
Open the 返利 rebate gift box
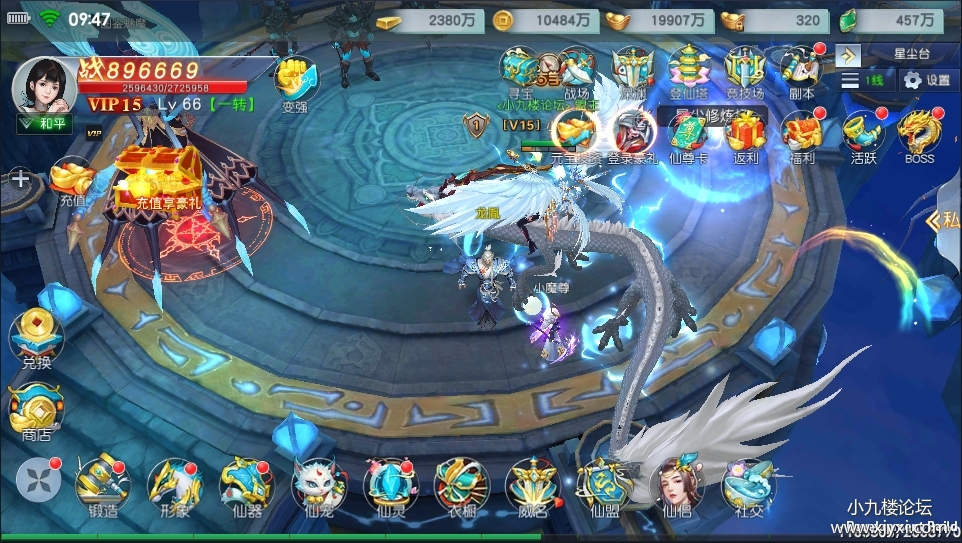click(x=745, y=135)
